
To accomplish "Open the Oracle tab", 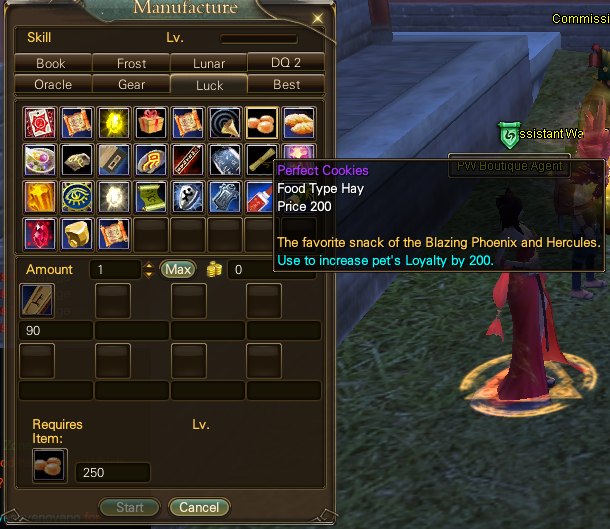I will tap(53, 85).
